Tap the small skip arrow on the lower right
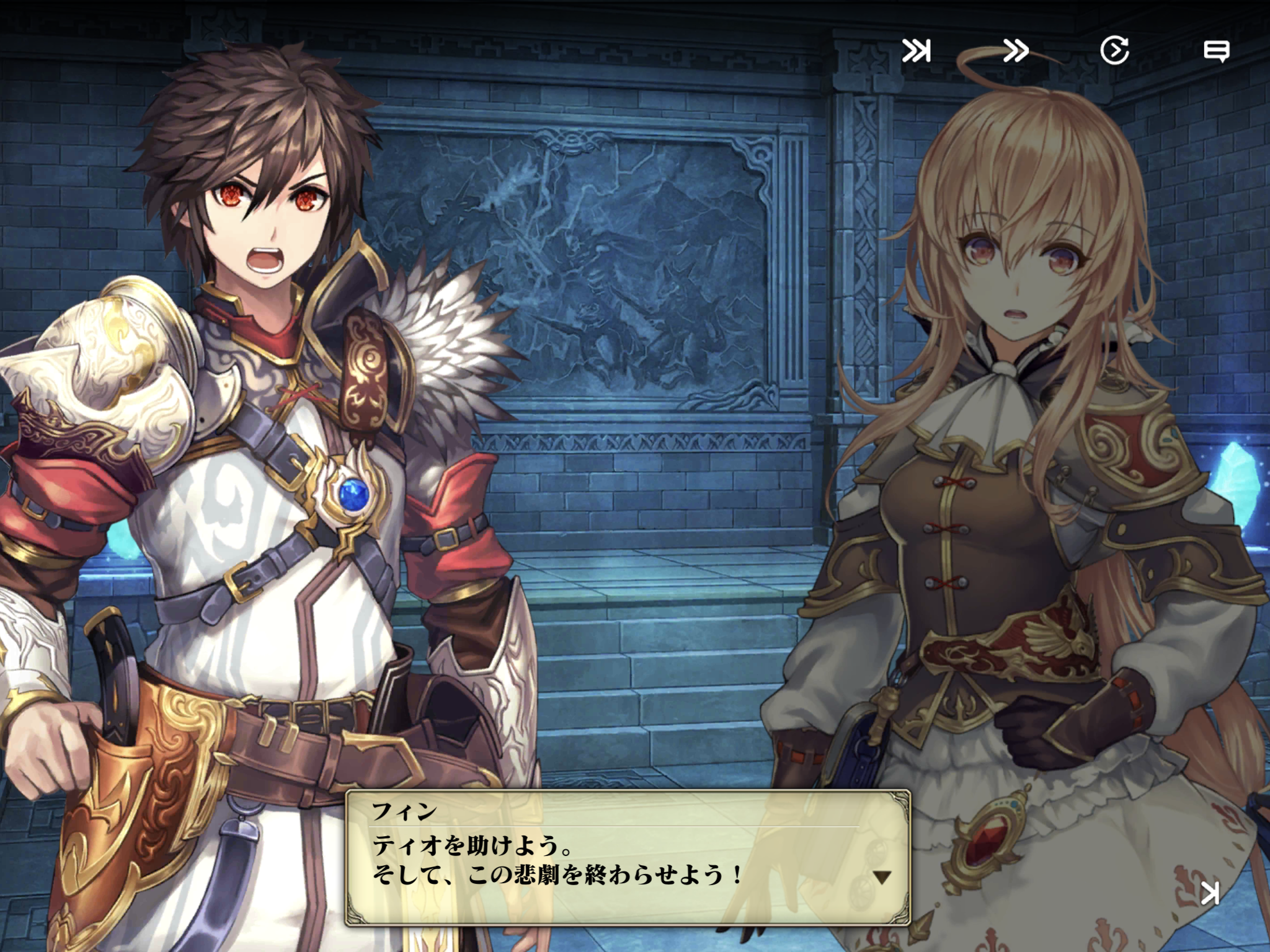Viewport: 1270px width, 952px height. [x=1210, y=893]
